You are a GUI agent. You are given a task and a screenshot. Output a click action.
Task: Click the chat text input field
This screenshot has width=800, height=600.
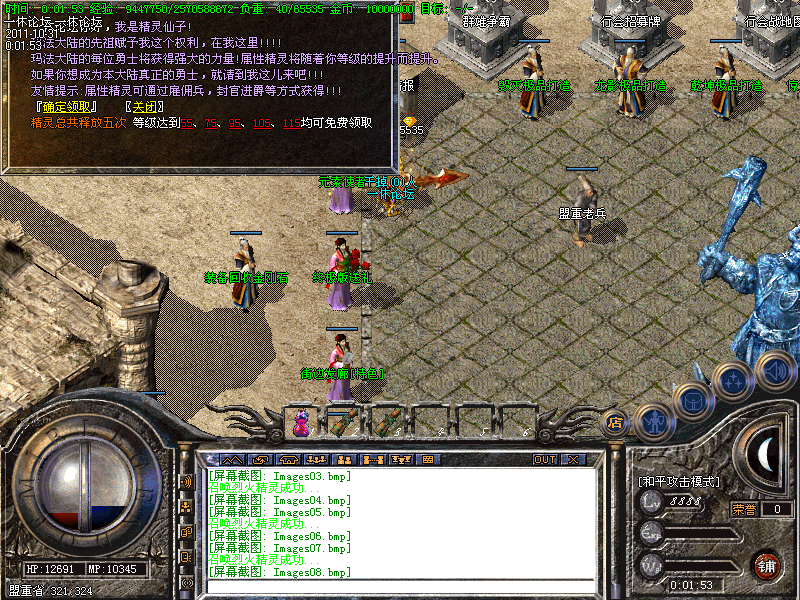click(x=400, y=587)
